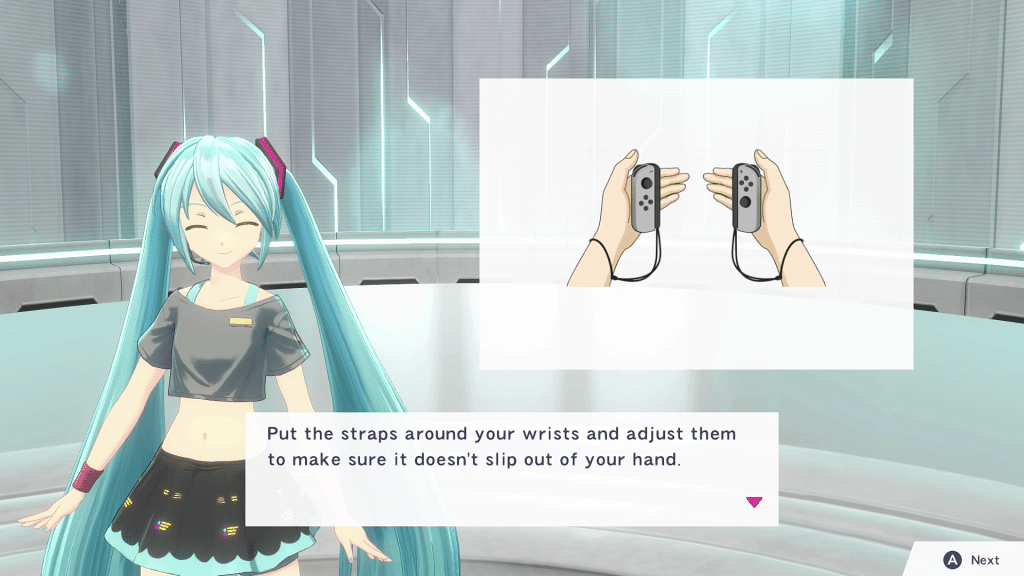Advance the tutorial with the Next button
The height and width of the screenshot is (576, 1024).
(972, 560)
